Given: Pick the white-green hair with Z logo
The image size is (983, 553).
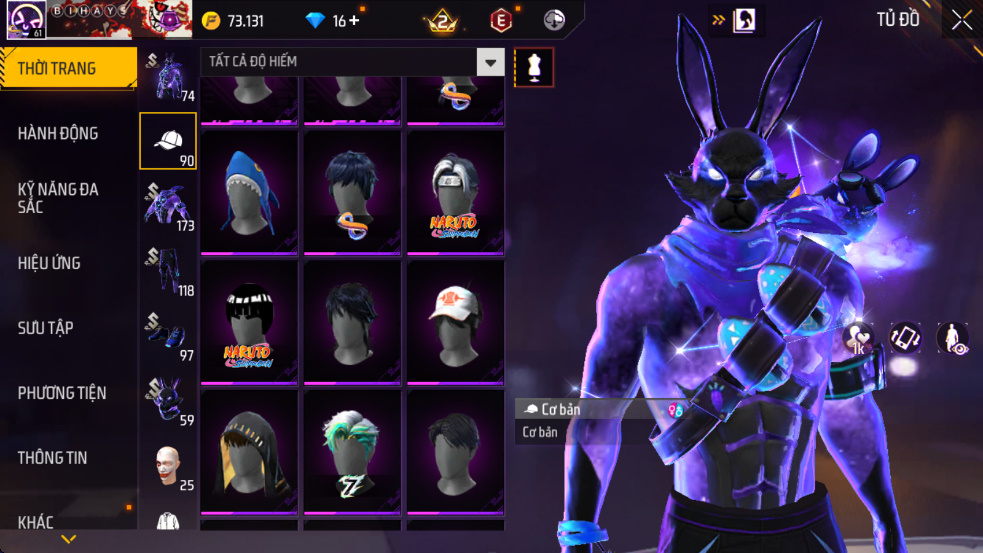Looking at the screenshot, I should [x=352, y=451].
